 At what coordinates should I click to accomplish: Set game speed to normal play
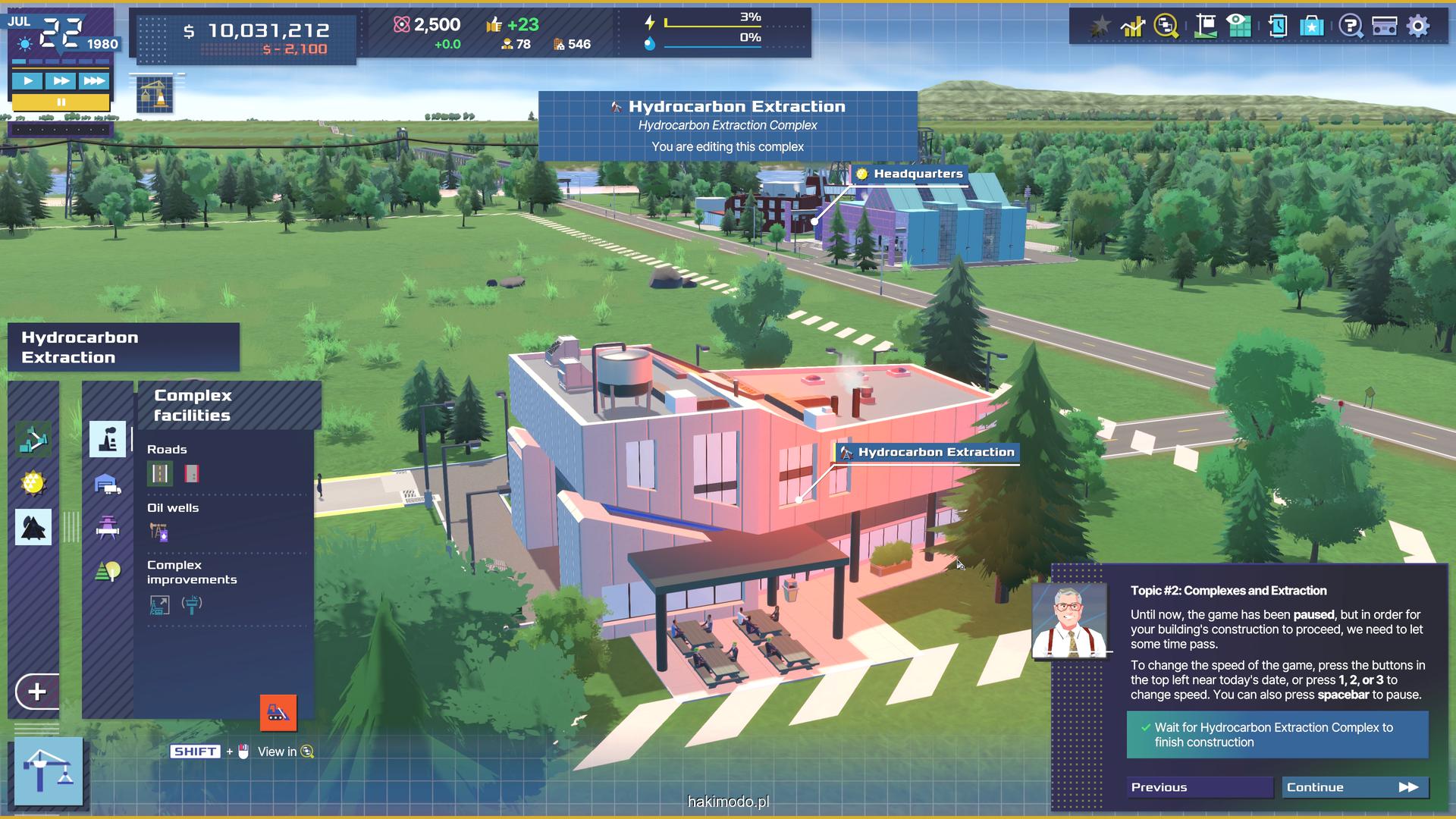pos(28,80)
